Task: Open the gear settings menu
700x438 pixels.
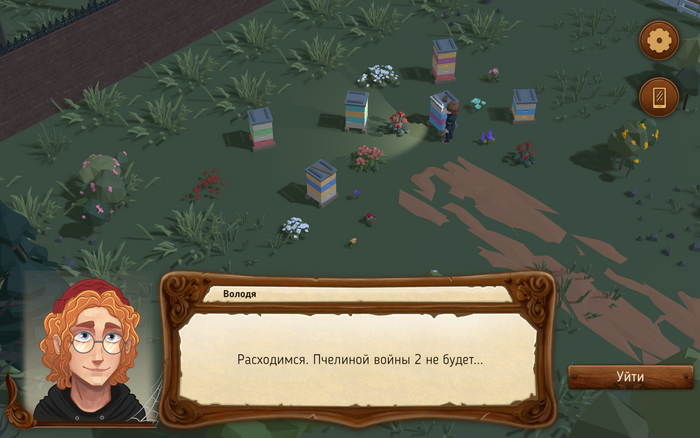Action: coord(659,41)
